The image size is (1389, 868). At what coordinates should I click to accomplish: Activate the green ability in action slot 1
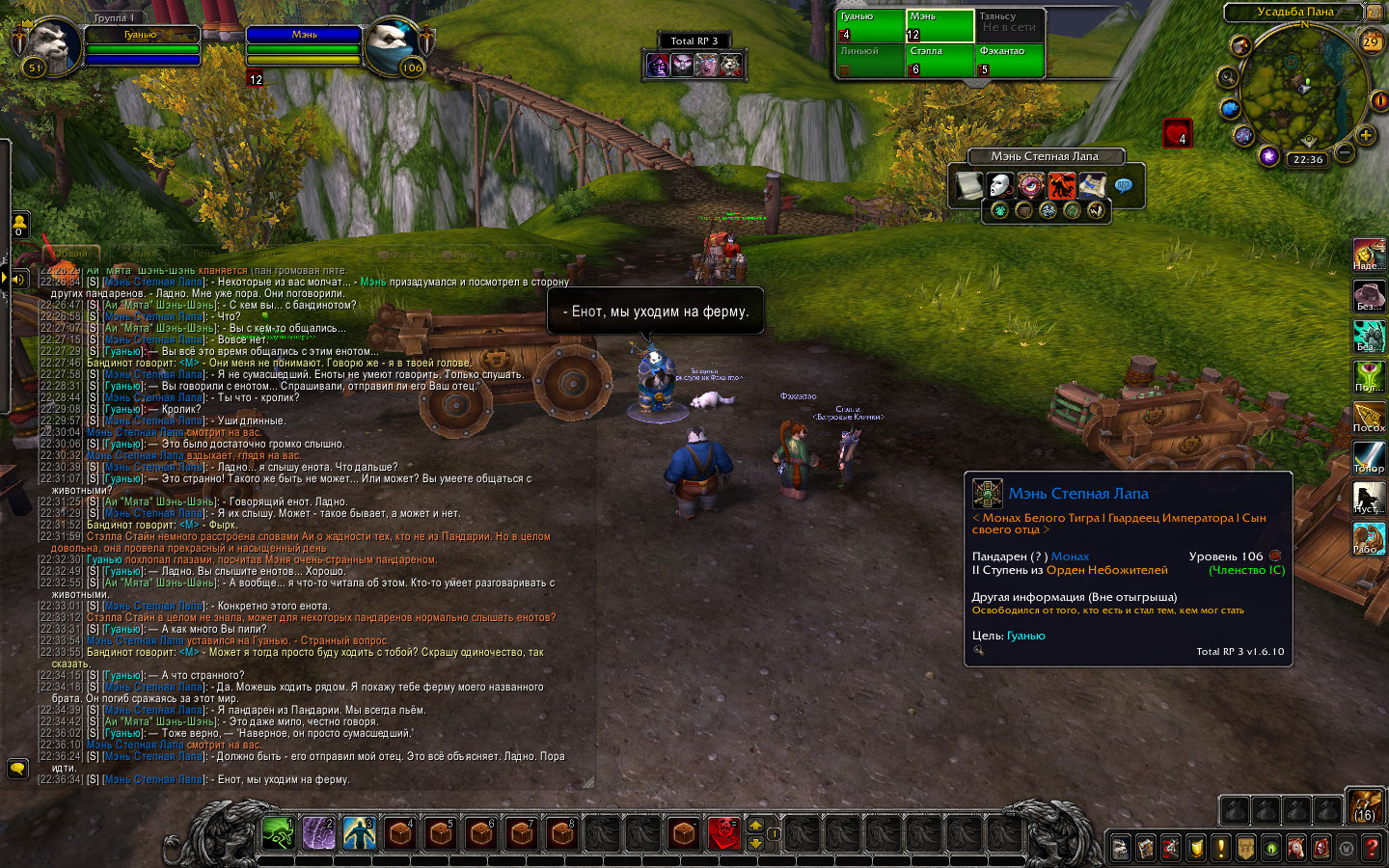tap(278, 832)
